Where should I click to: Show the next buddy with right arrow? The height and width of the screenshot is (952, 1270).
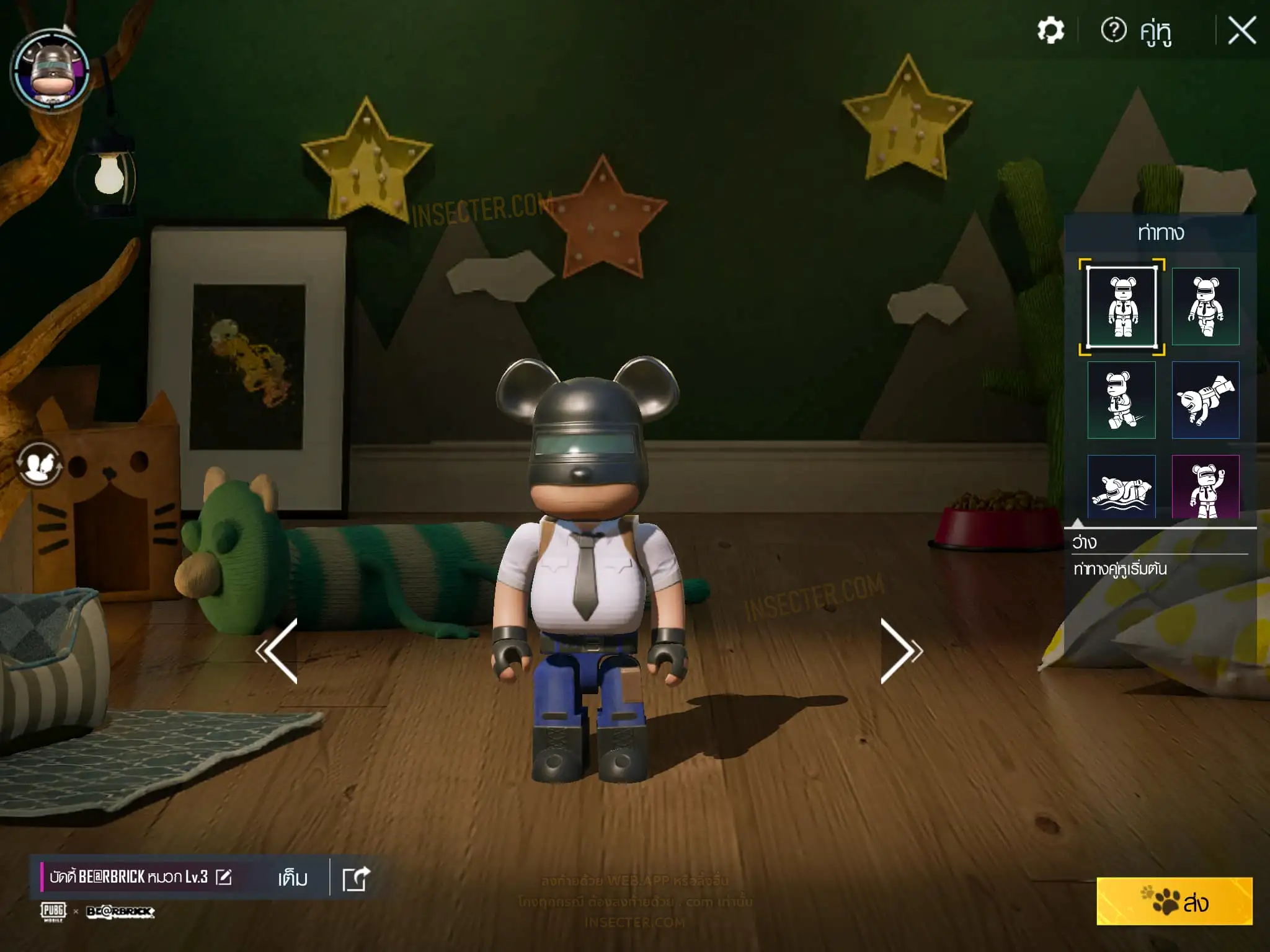(901, 651)
